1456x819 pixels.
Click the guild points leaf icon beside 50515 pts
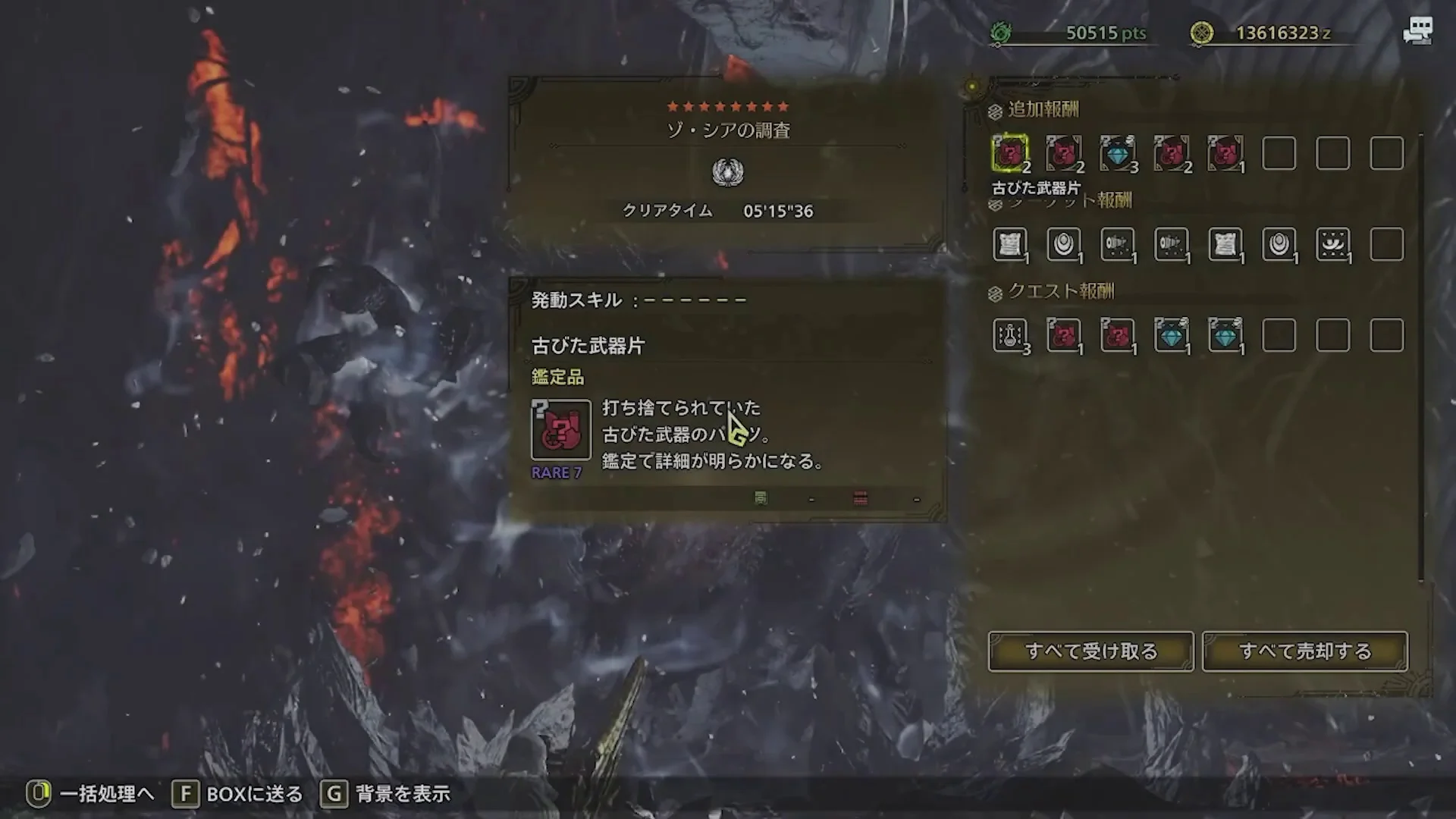[x=1003, y=32]
